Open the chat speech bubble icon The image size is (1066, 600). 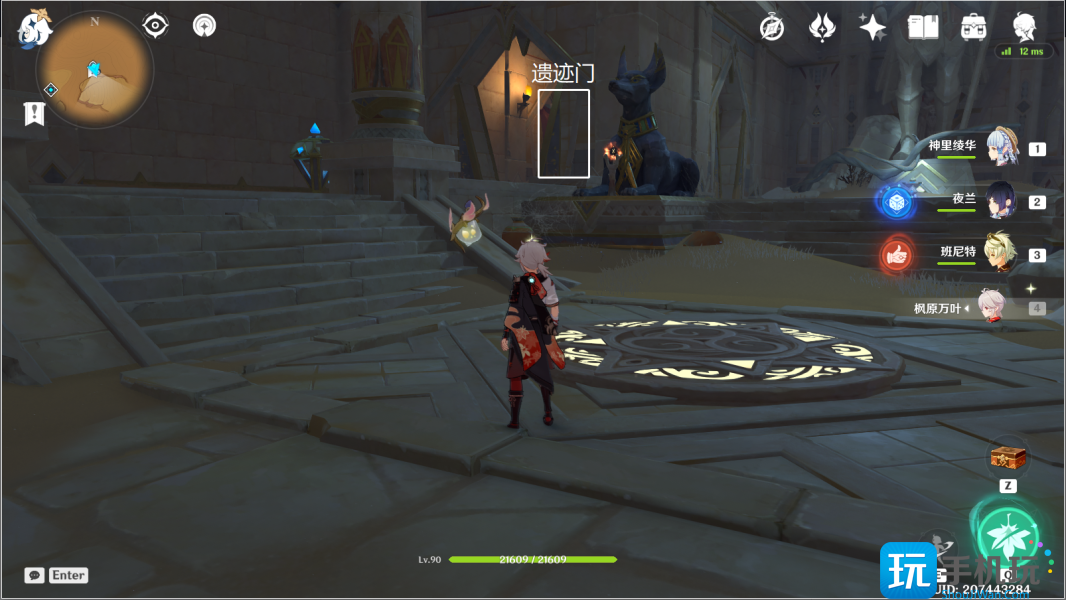(35, 575)
